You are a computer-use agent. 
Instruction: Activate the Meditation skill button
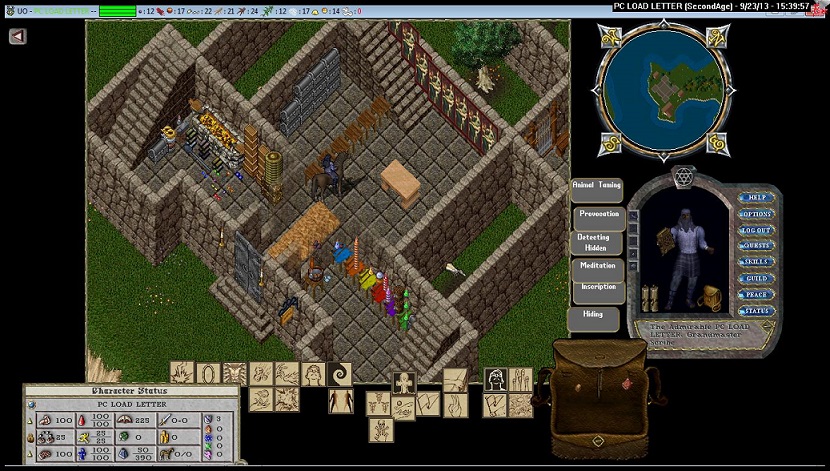coord(598,268)
